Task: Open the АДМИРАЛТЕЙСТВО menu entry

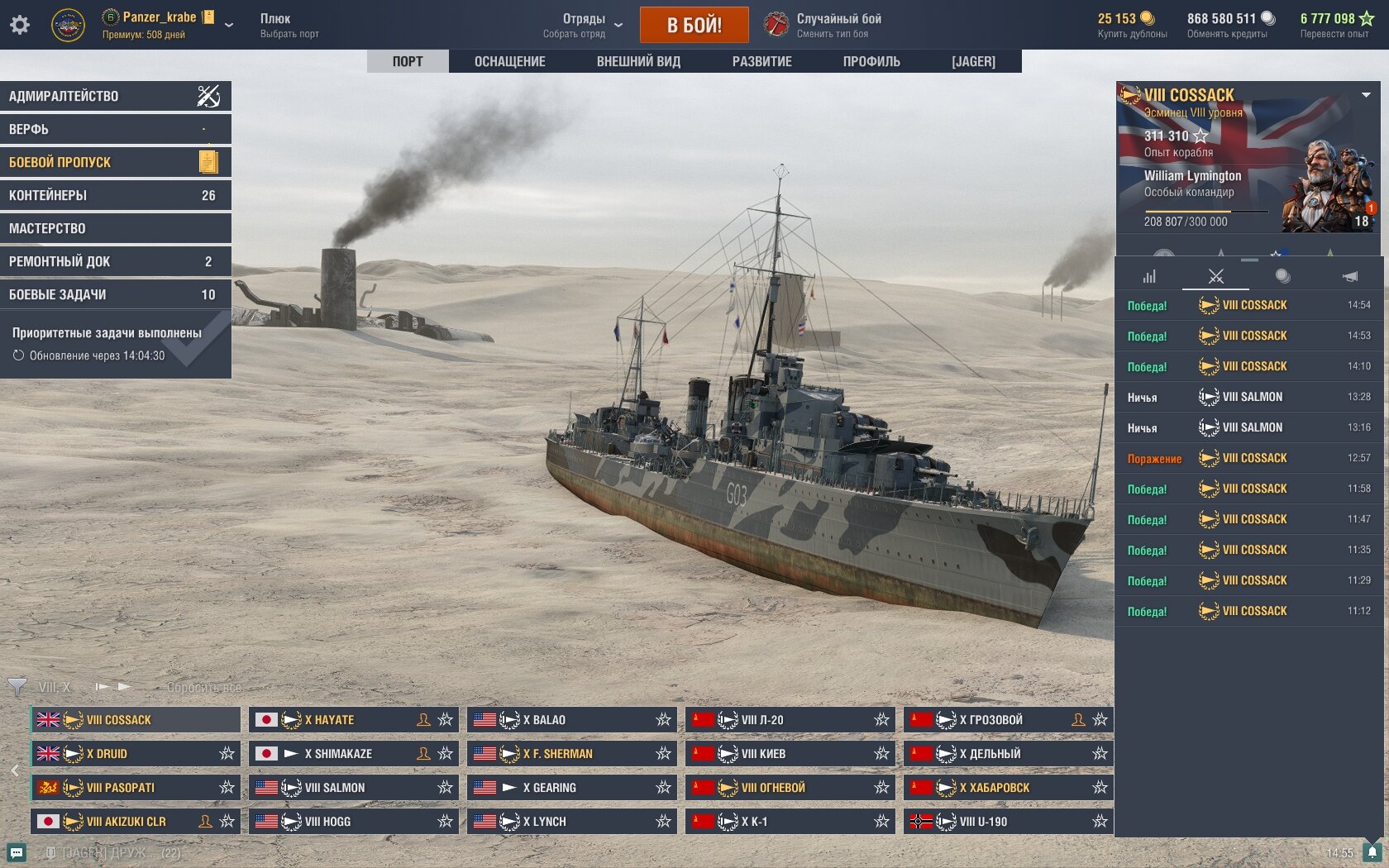Action: pos(115,96)
